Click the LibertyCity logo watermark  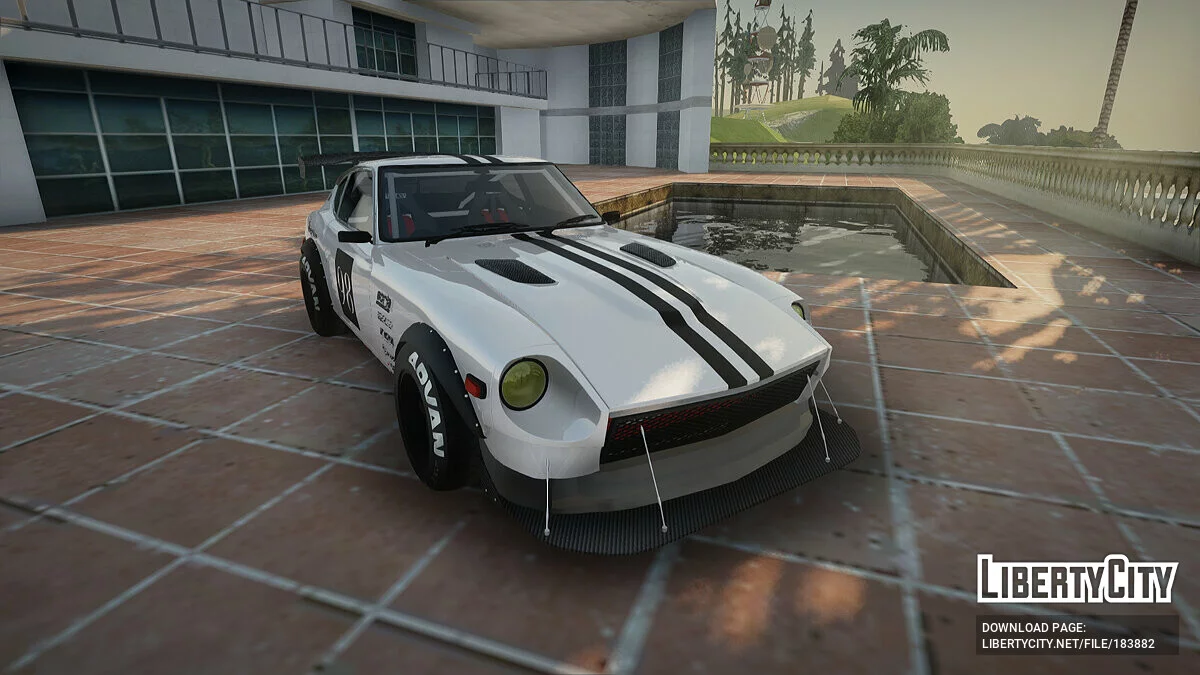click(x=1077, y=579)
